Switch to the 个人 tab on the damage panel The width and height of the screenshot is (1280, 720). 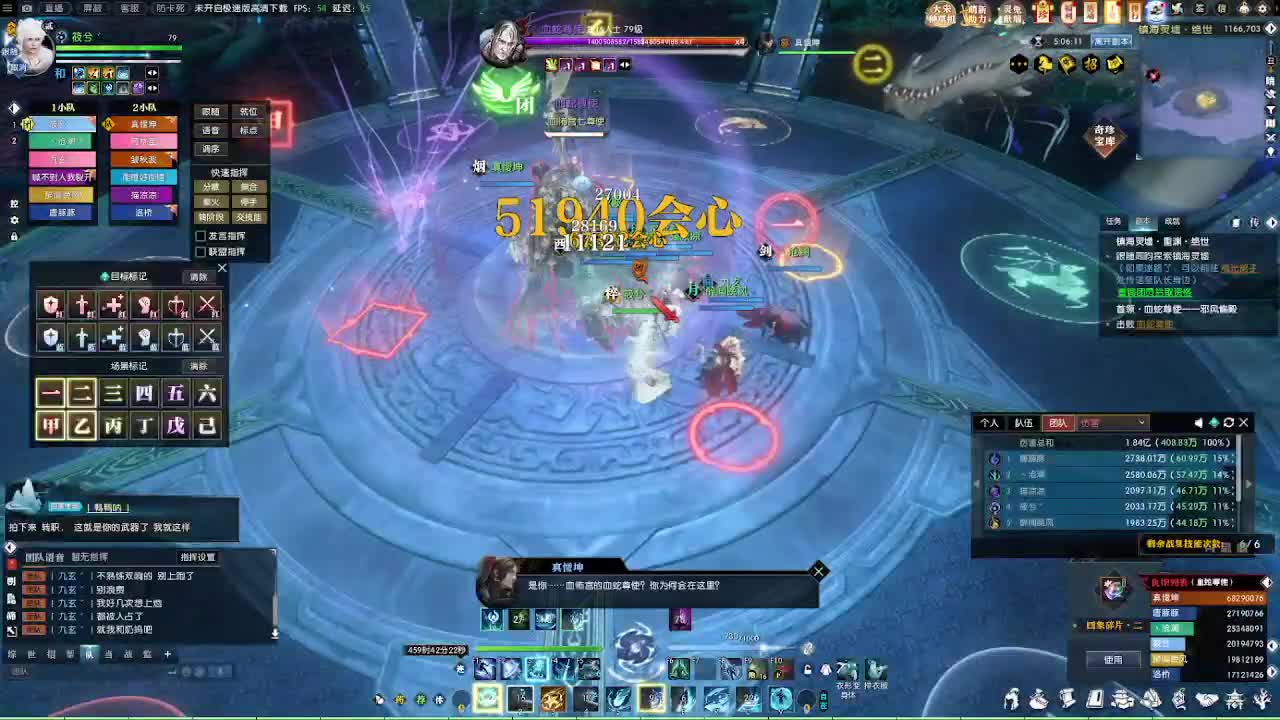click(990, 422)
